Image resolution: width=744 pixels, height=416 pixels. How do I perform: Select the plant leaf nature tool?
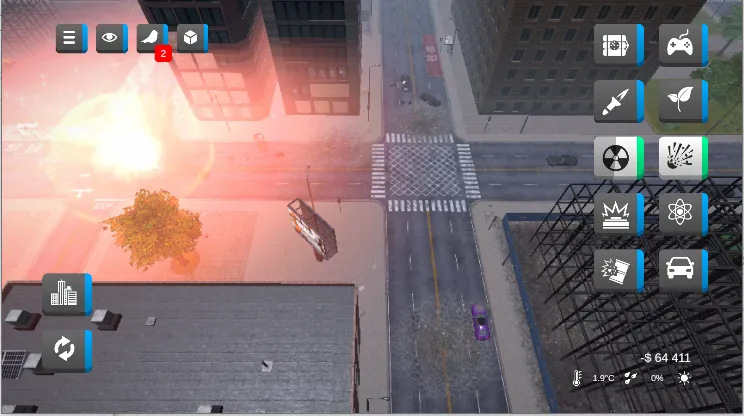(x=682, y=101)
